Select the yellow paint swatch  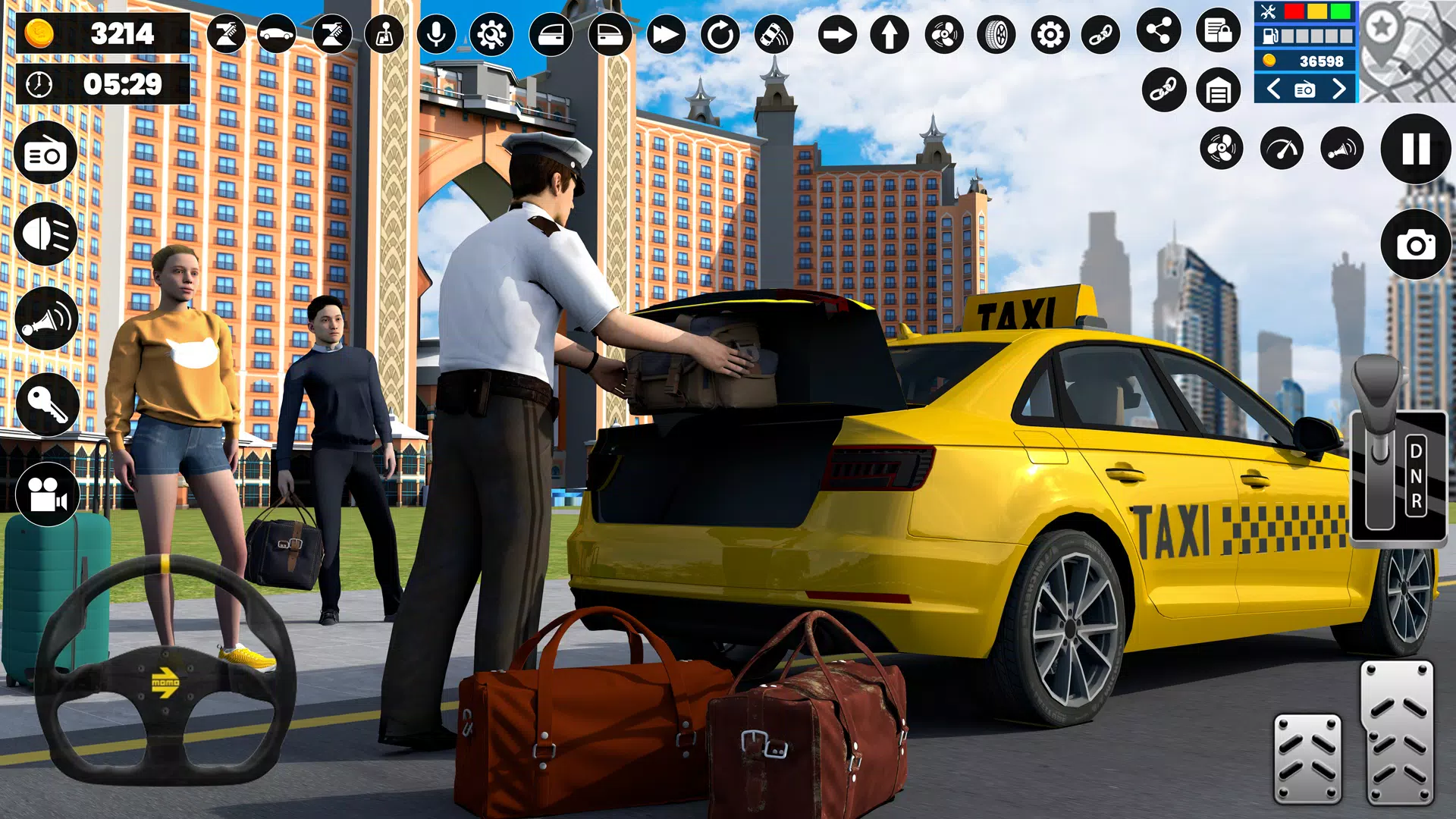[1316, 11]
